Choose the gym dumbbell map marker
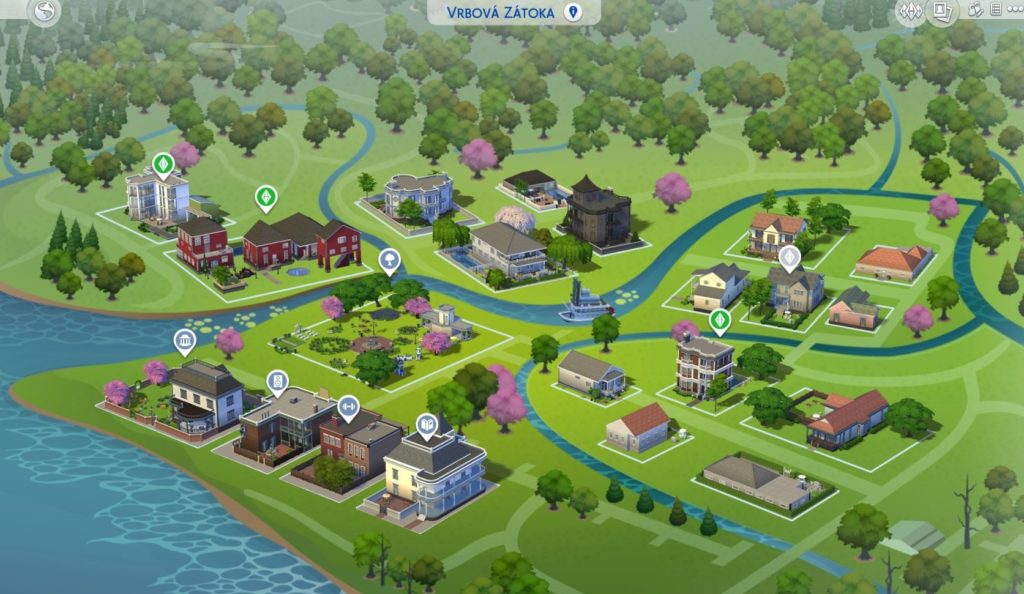Viewport: 1024px width, 594px height. pyautogui.click(x=348, y=406)
